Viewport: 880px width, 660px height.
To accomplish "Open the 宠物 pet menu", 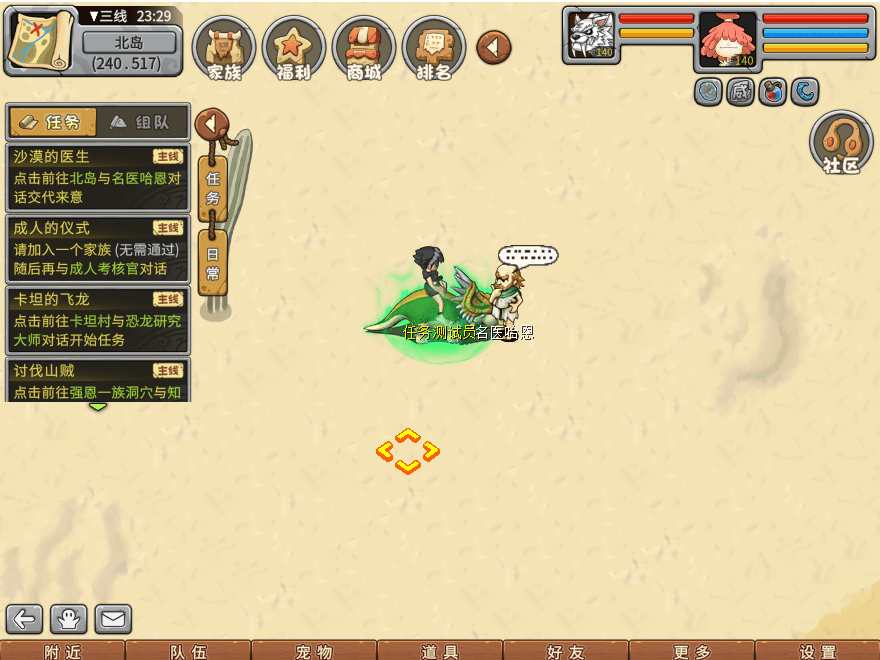I will [314, 651].
